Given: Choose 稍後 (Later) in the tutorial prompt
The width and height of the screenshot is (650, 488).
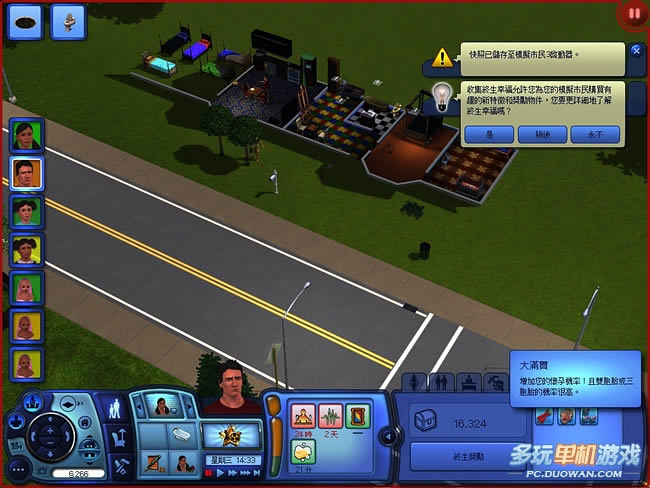Looking at the screenshot, I should (x=542, y=133).
